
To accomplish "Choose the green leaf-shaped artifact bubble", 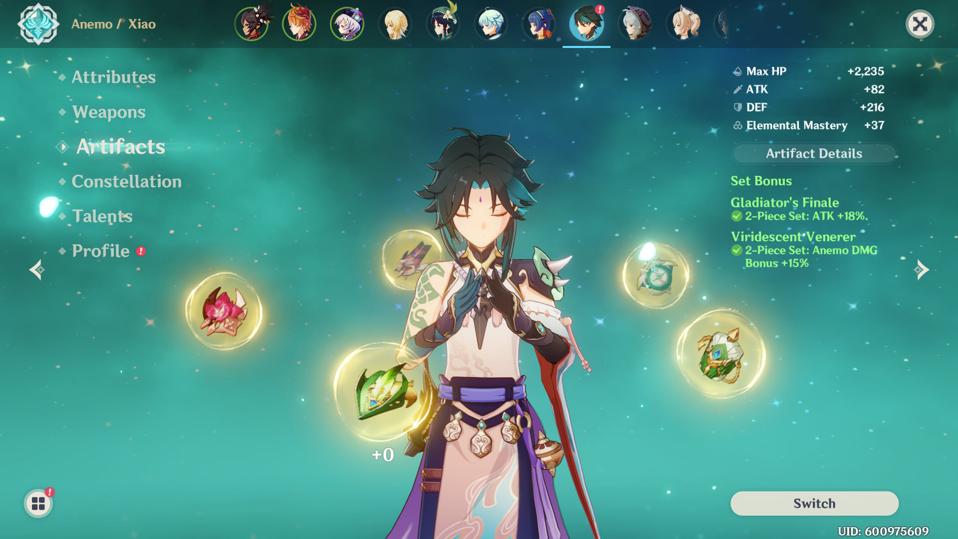I will click(381, 392).
